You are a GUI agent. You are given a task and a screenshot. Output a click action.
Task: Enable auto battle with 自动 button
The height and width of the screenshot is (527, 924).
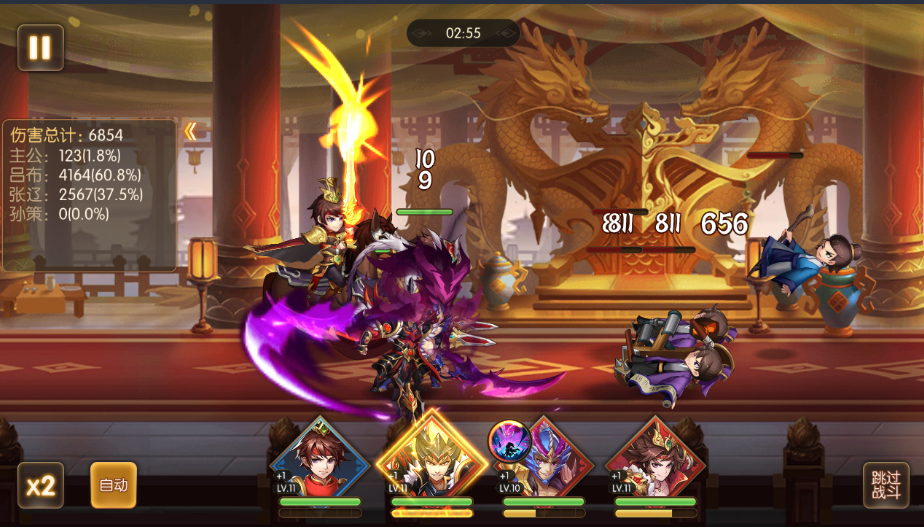[113, 485]
